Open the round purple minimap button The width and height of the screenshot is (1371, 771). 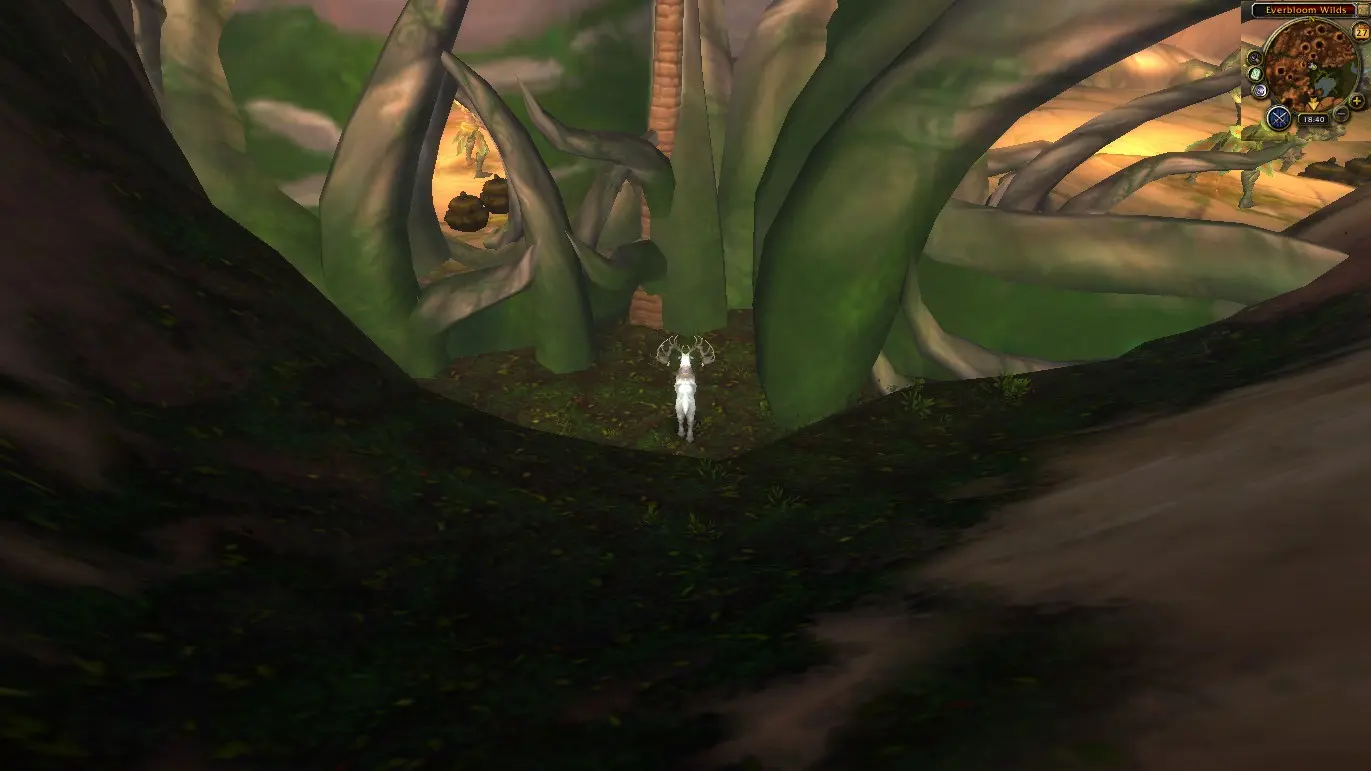(x=1260, y=91)
